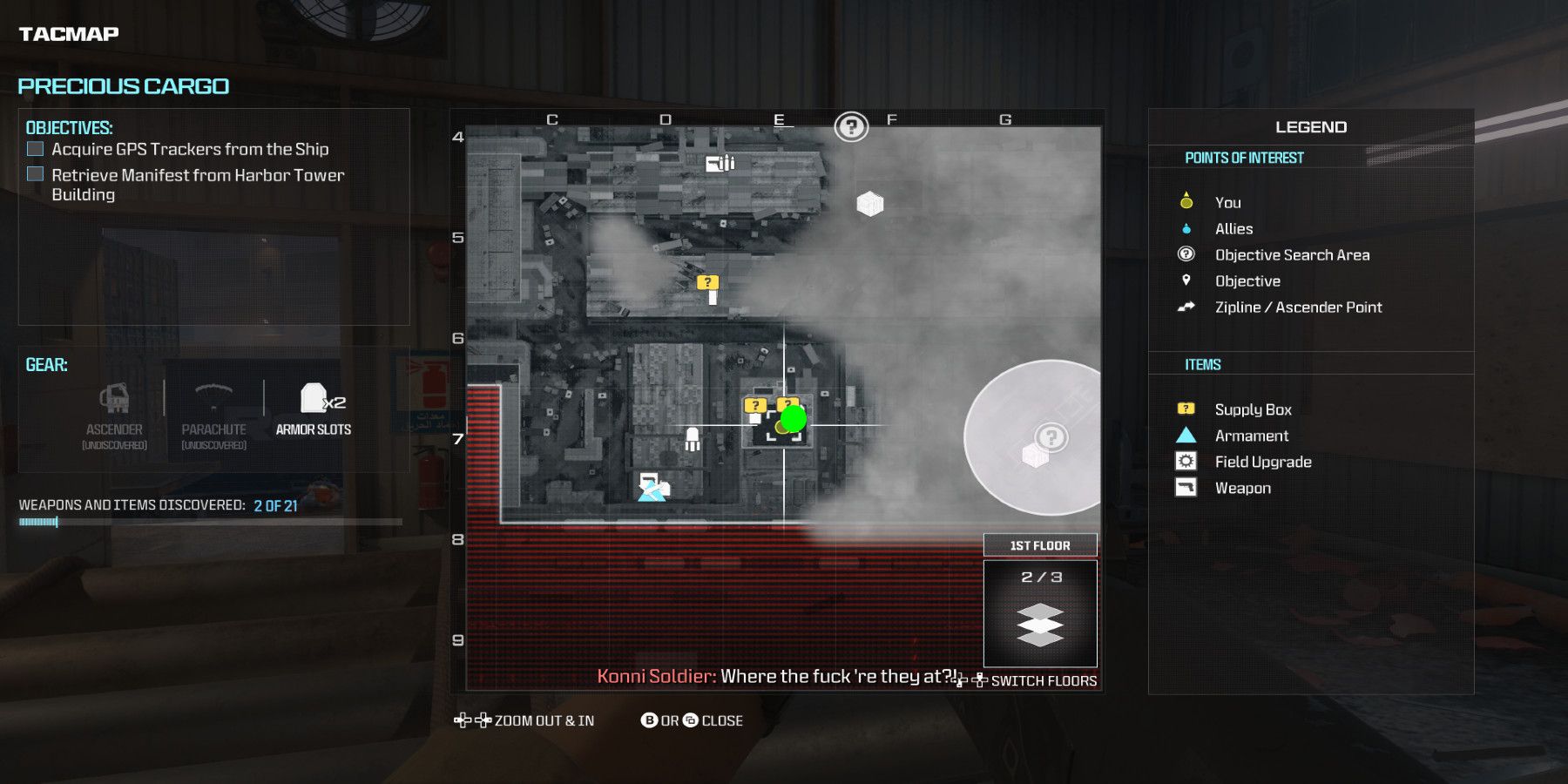1568x784 pixels.
Task: Check the Retrieve Manifest objective checkbox
Action: tap(35, 173)
